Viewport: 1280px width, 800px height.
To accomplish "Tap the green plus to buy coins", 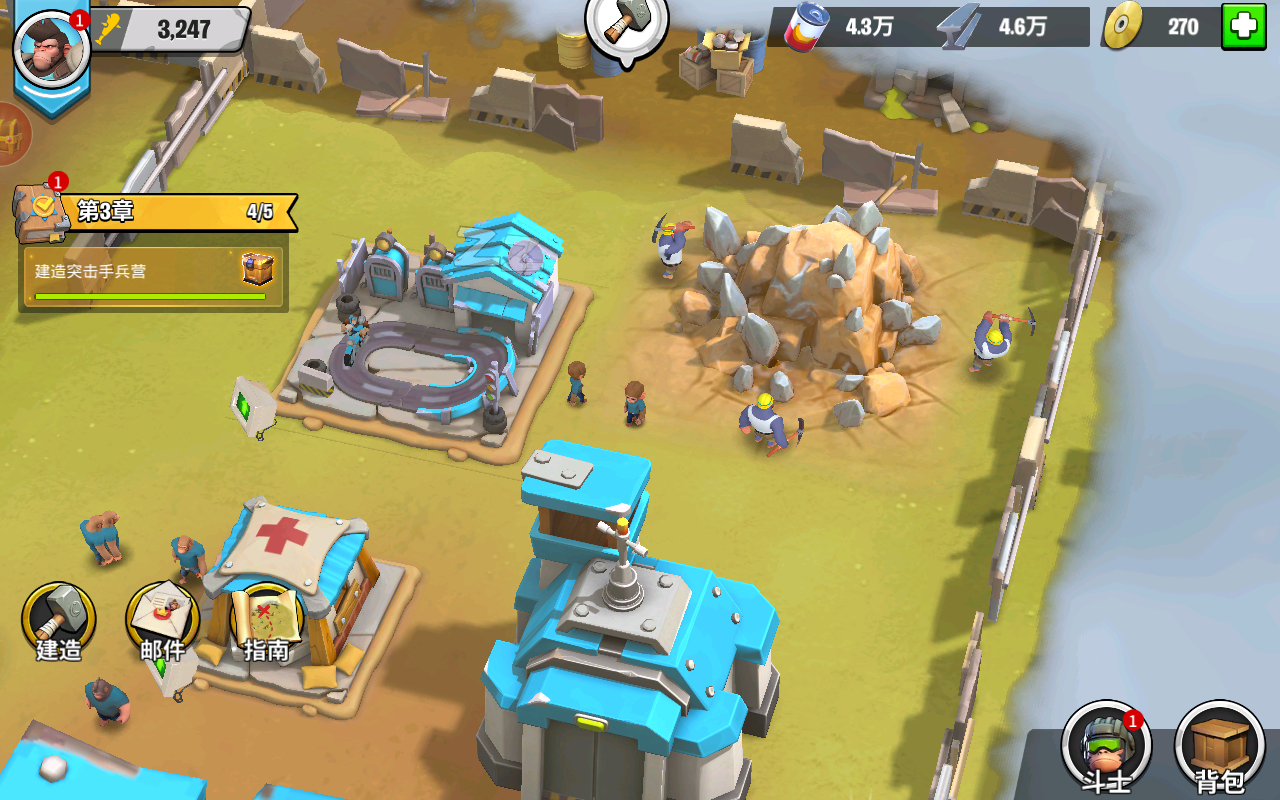I will [x=1243, y=27].
